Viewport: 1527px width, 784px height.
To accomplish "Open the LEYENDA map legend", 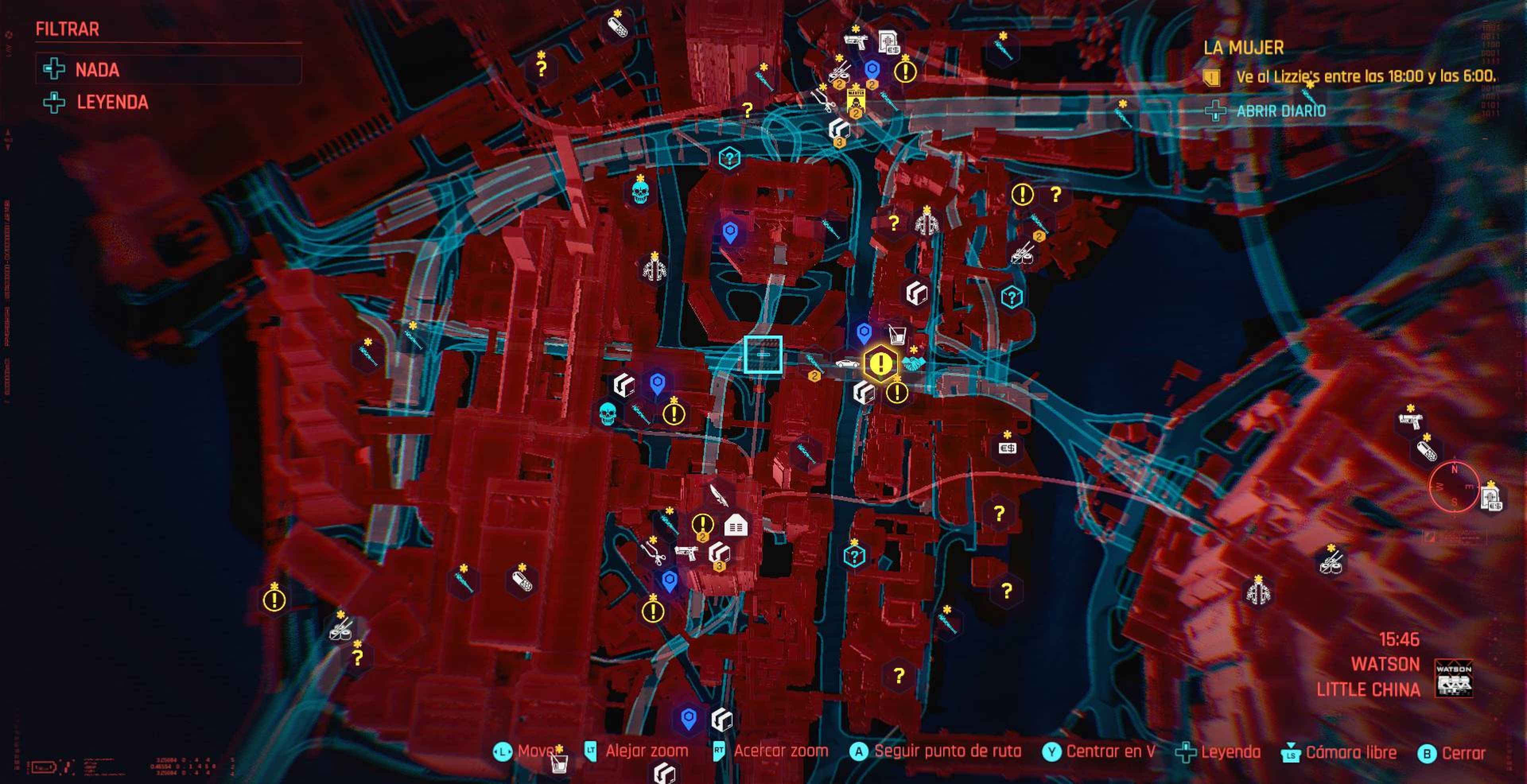I will tap(112, 103).
